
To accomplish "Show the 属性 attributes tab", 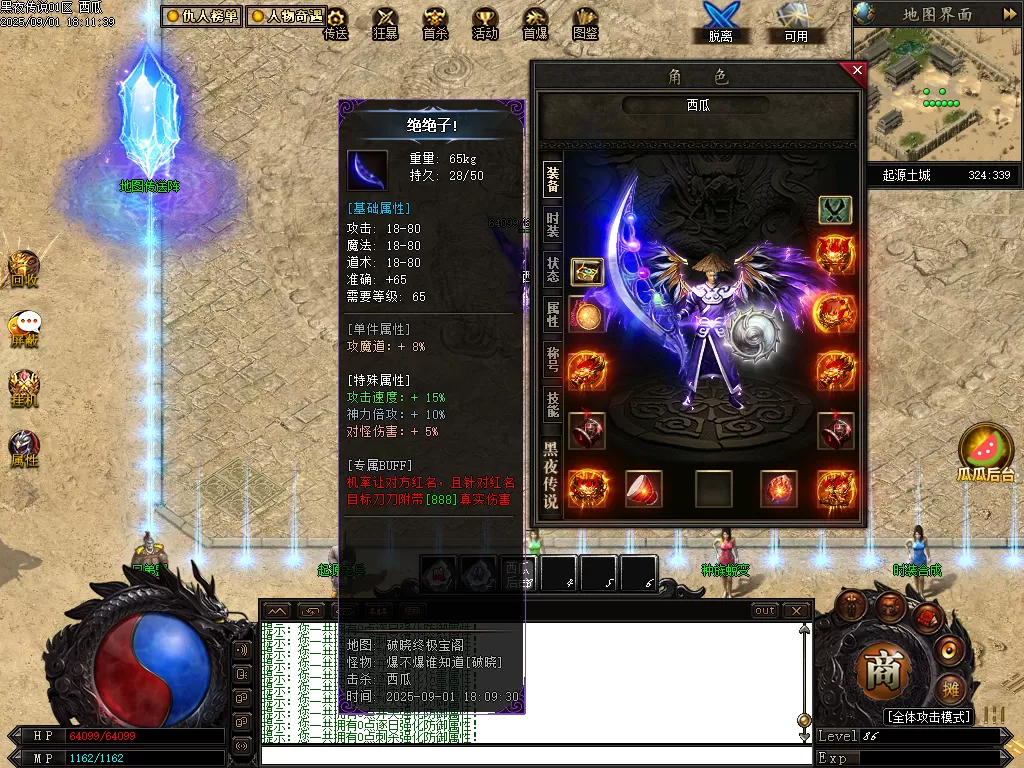I will pos(552,314).
